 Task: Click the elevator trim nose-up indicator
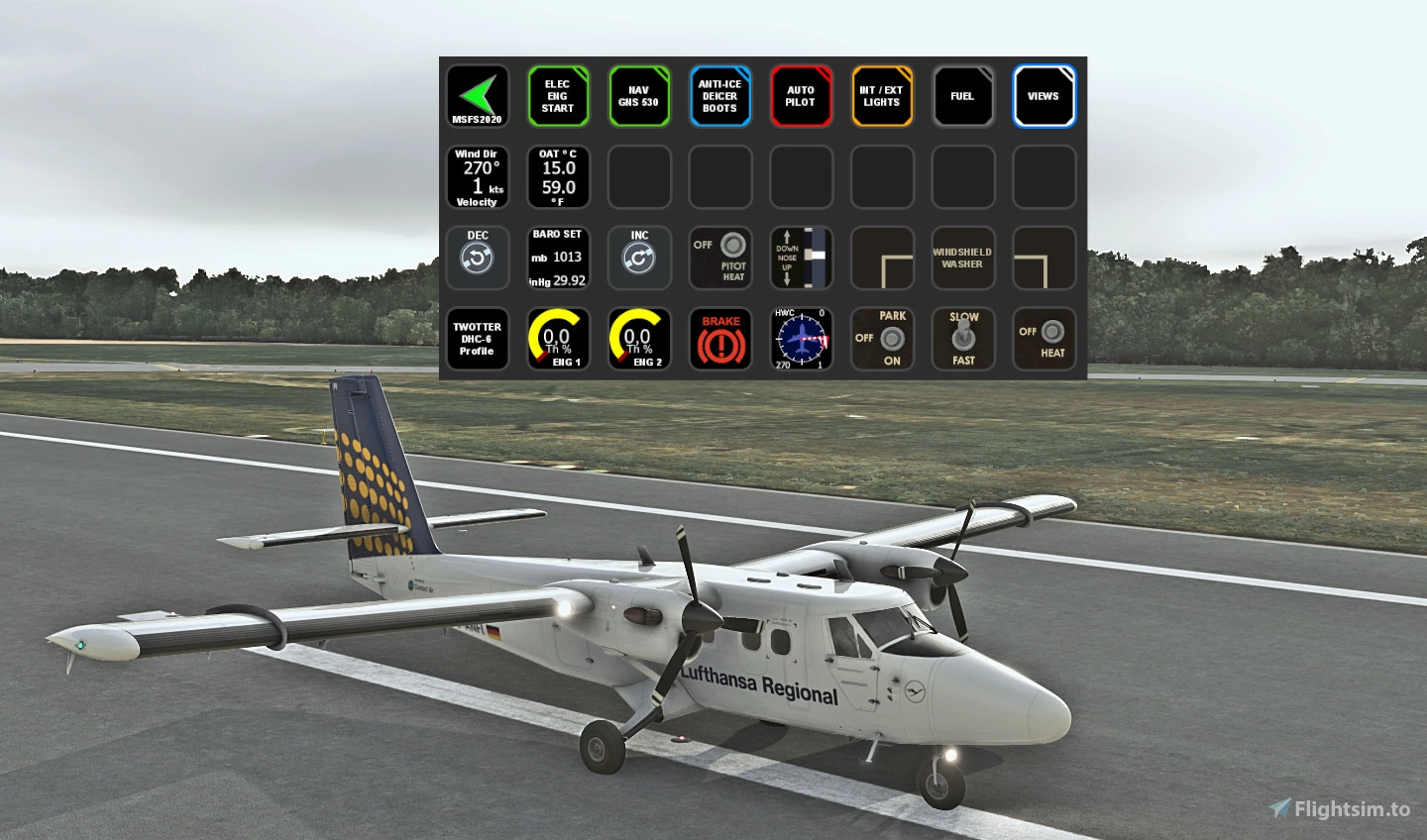click(801, 258)
